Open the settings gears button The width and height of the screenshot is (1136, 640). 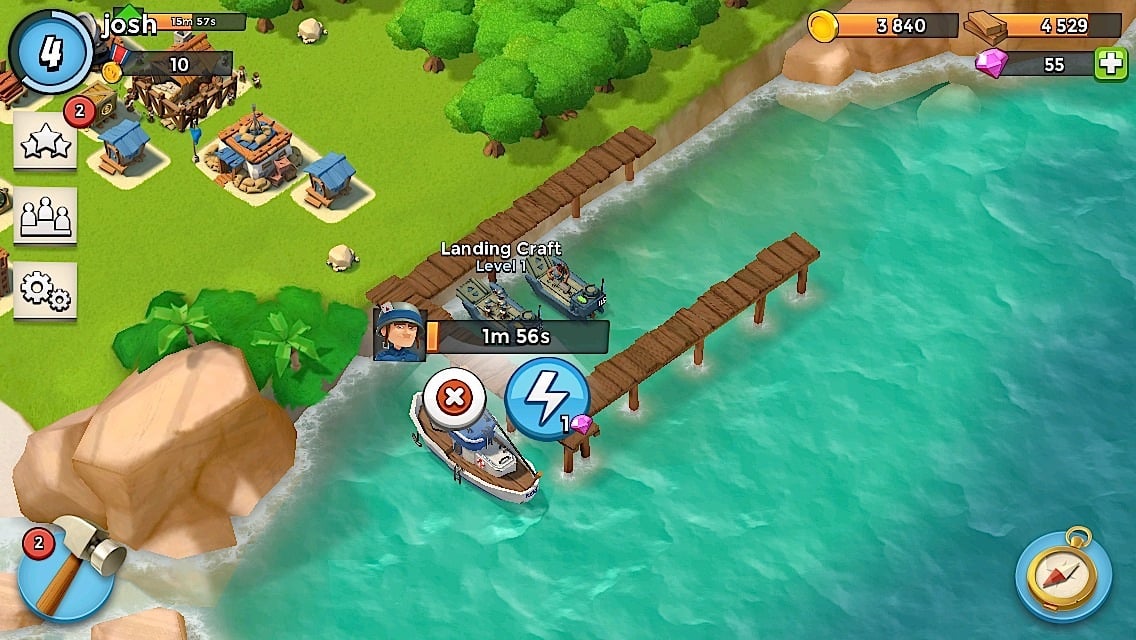click(x=44, y=289)
